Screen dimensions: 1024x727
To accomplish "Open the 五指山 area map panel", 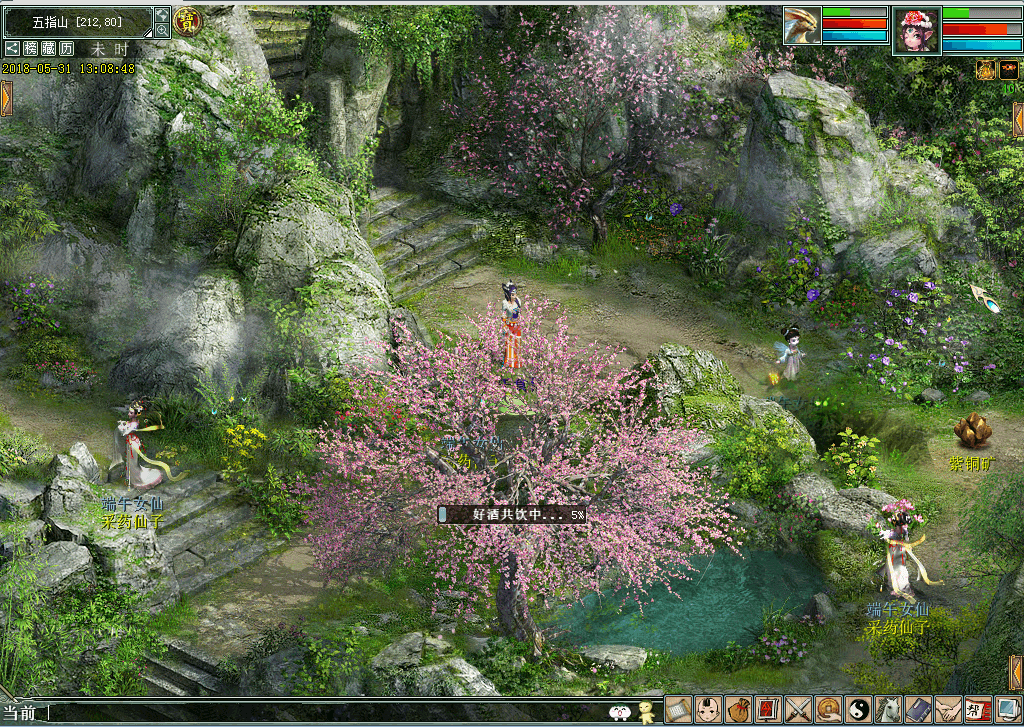I will tap(77, 20).
